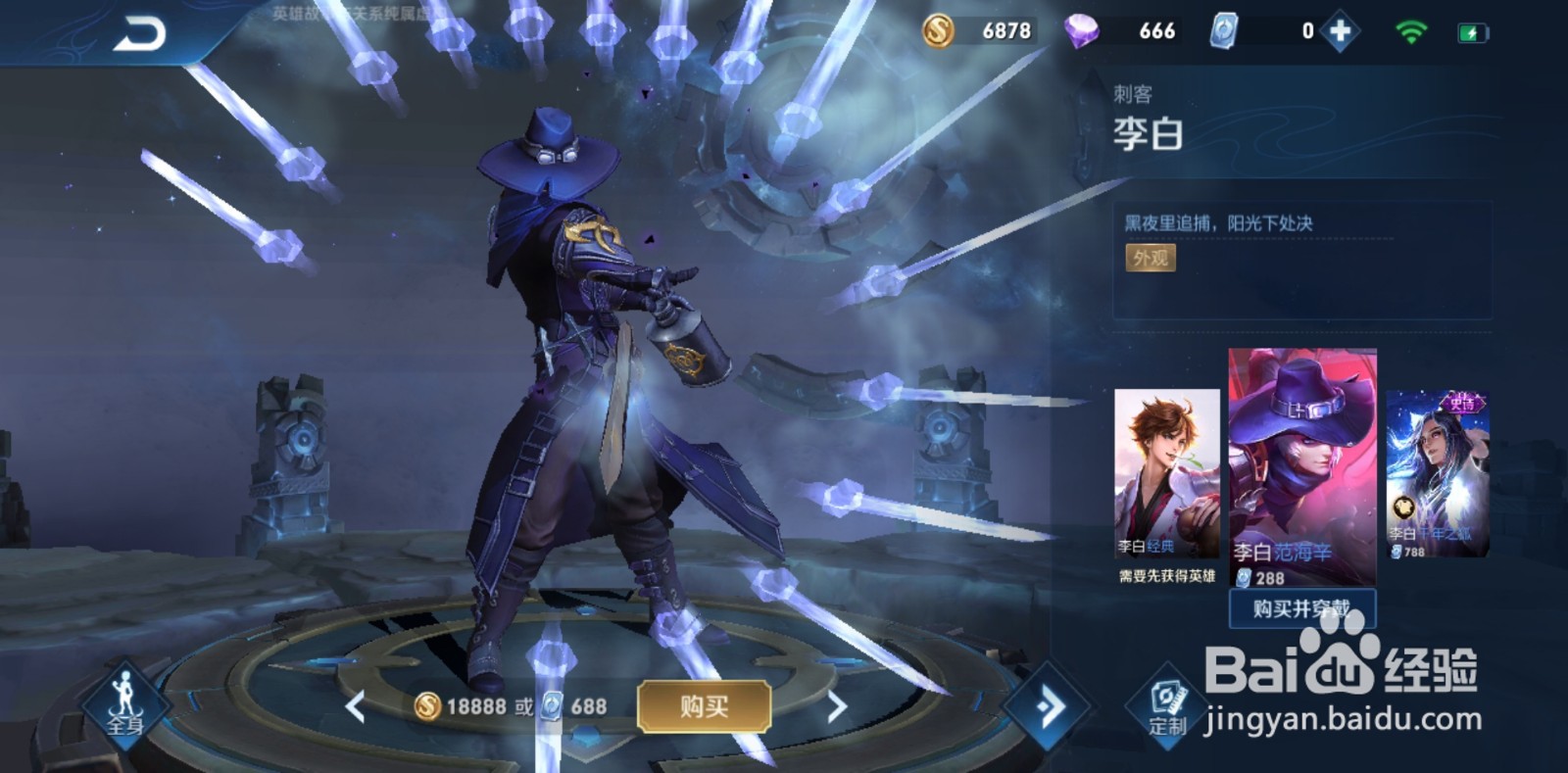
Task: Tap the purple diamond currency icon
Action: pyautogui.click(x=1082, y=30)
